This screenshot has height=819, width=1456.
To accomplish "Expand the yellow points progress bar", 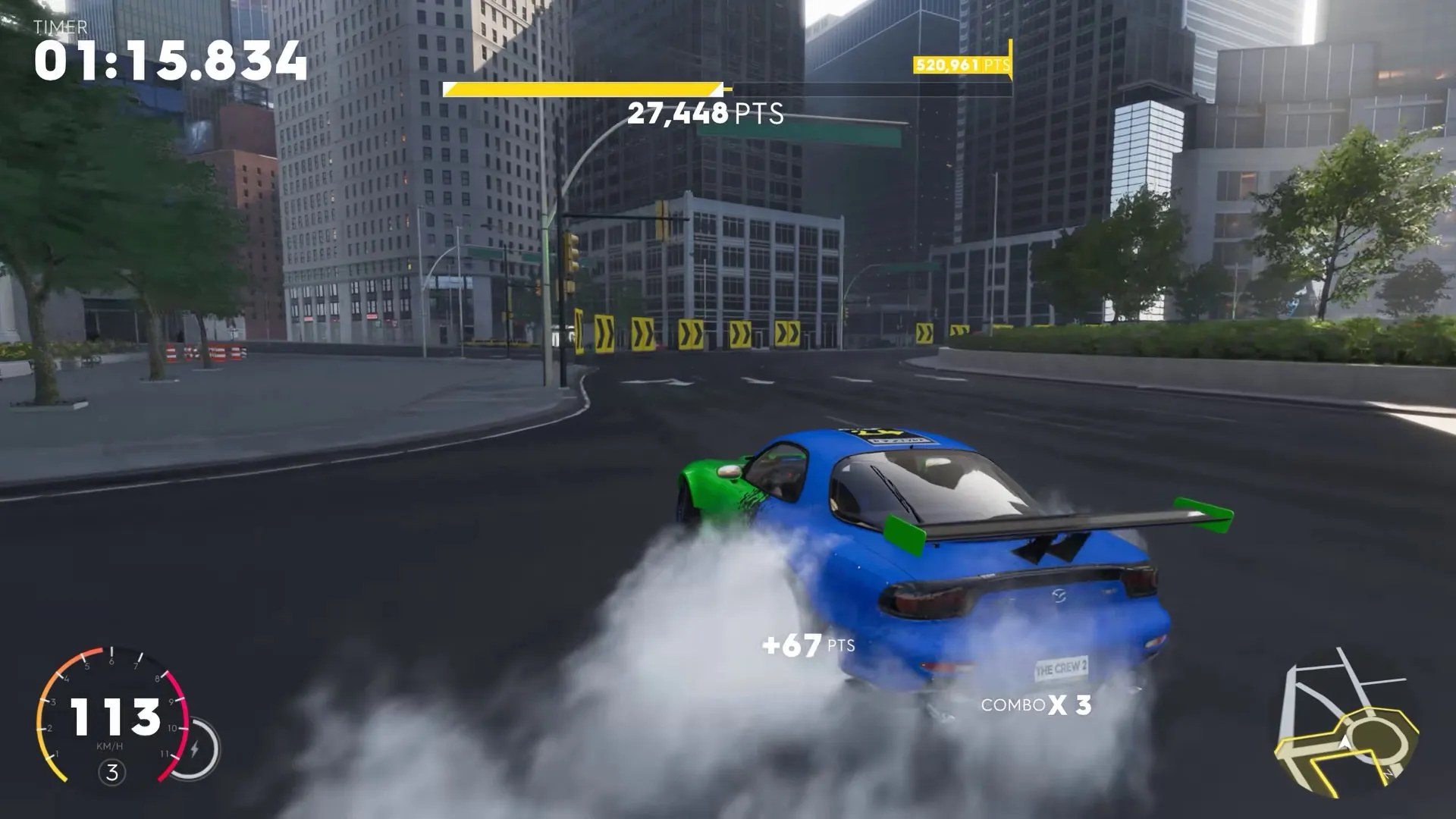I will pyautogui.click(x=584, y=87).
